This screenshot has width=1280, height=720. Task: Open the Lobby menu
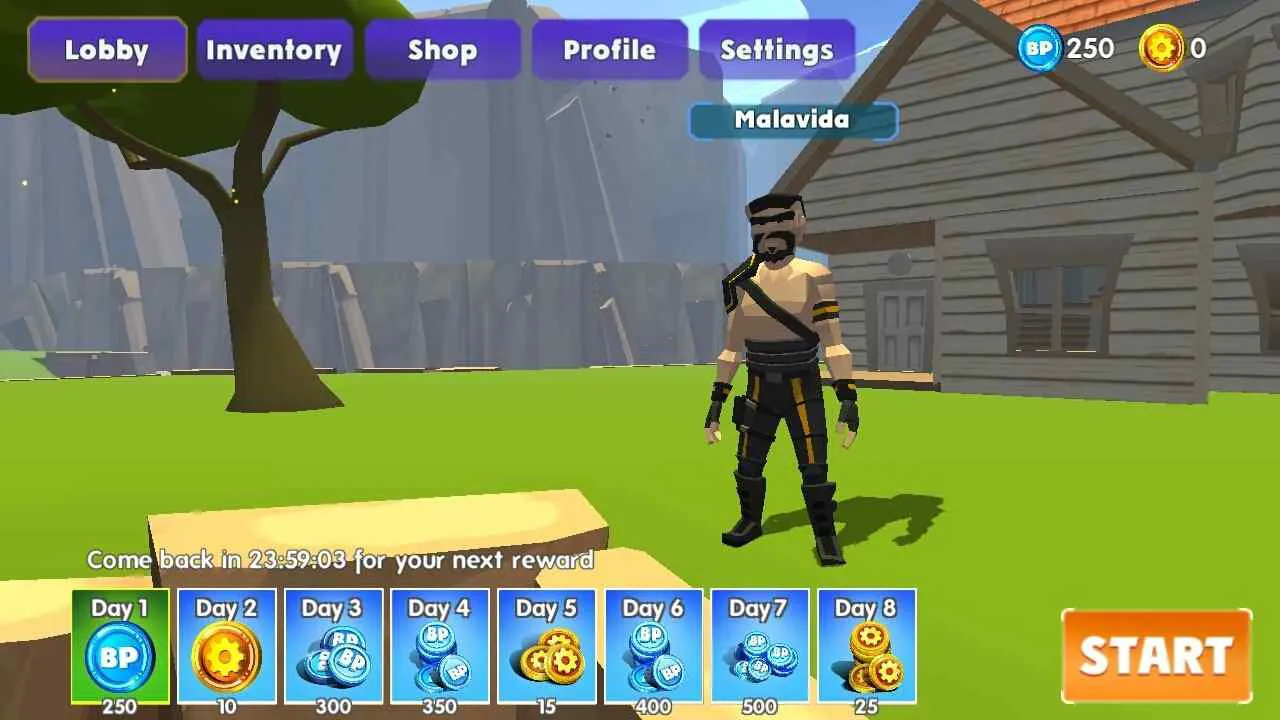click(x=106, y=49)
